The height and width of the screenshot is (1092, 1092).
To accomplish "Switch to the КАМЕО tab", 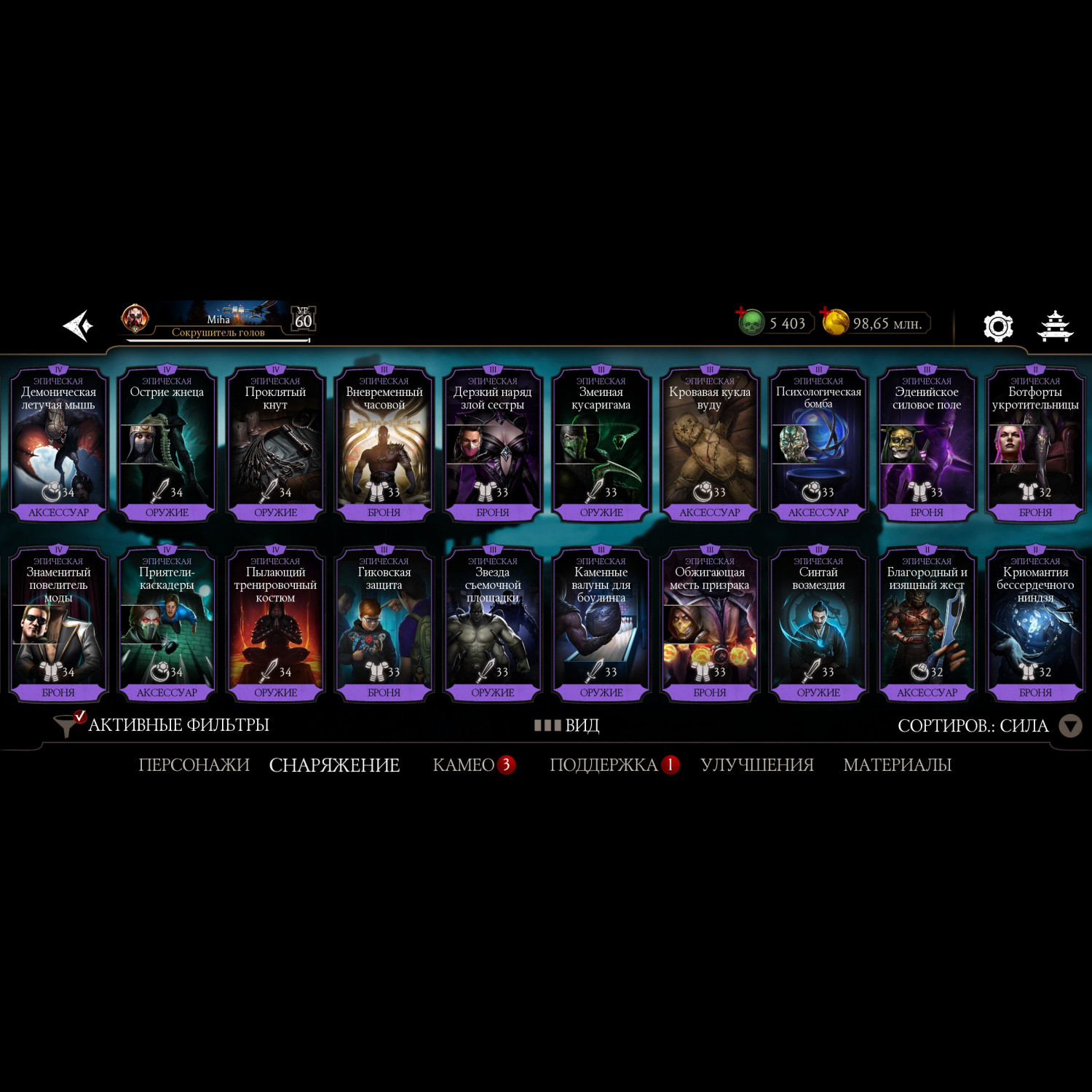I will coord(464,765).
